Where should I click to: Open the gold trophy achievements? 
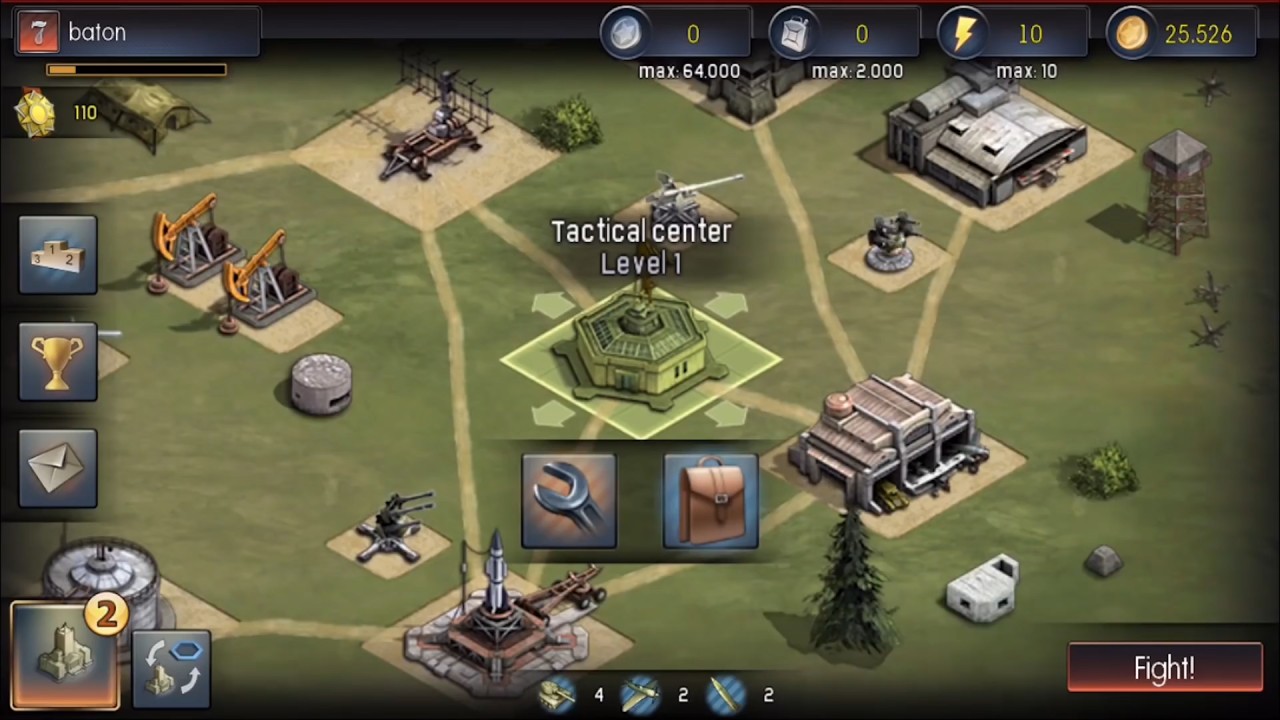coord(58,361)
